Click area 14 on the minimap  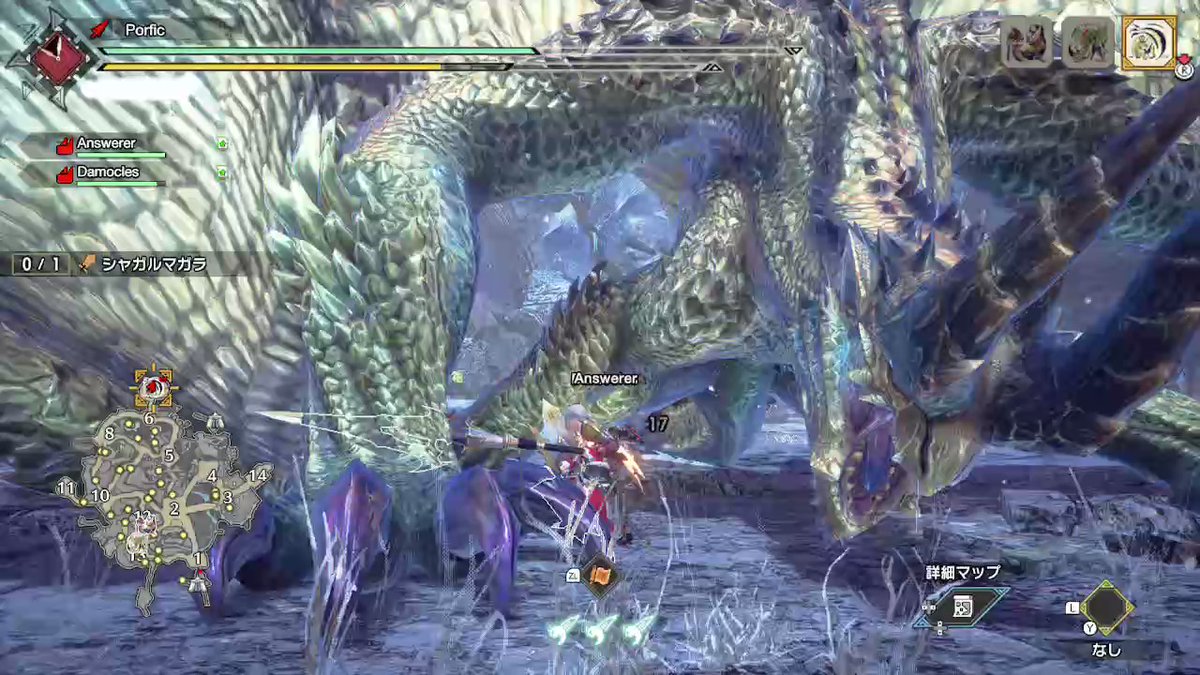coord(258,475)
